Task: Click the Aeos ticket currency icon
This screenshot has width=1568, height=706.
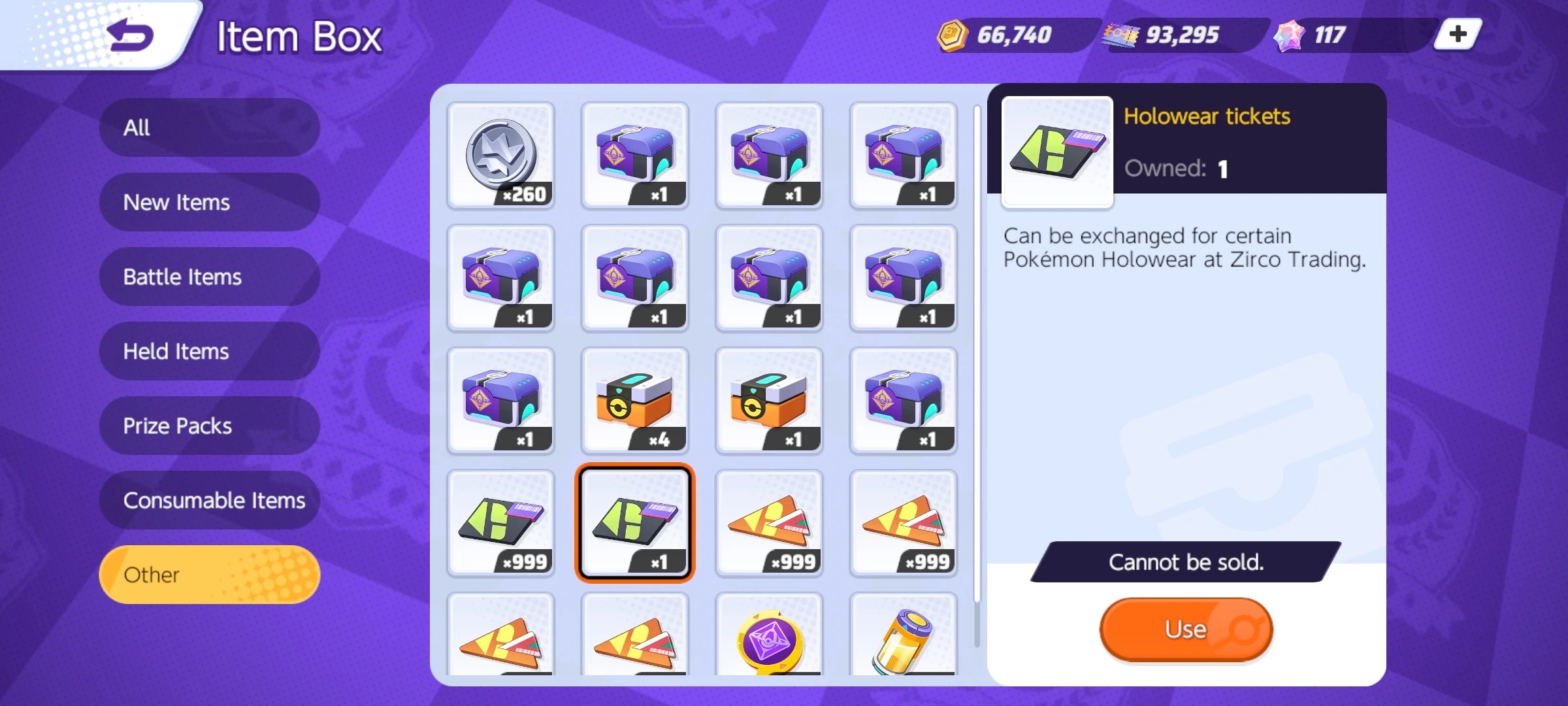Action: click(x=1119, y=35)
